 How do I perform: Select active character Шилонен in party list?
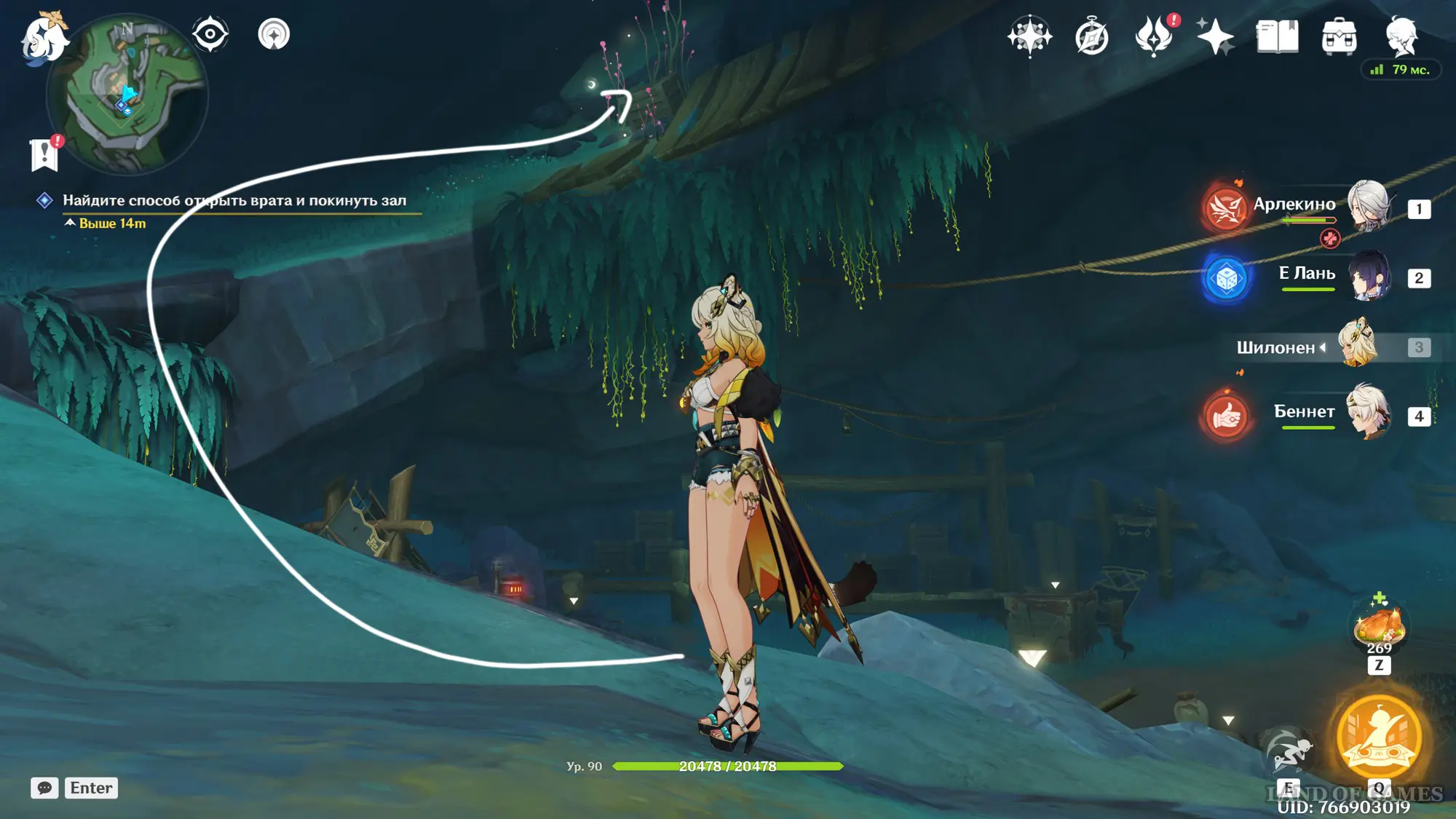pyautogui.click(x=1357, y=344)
